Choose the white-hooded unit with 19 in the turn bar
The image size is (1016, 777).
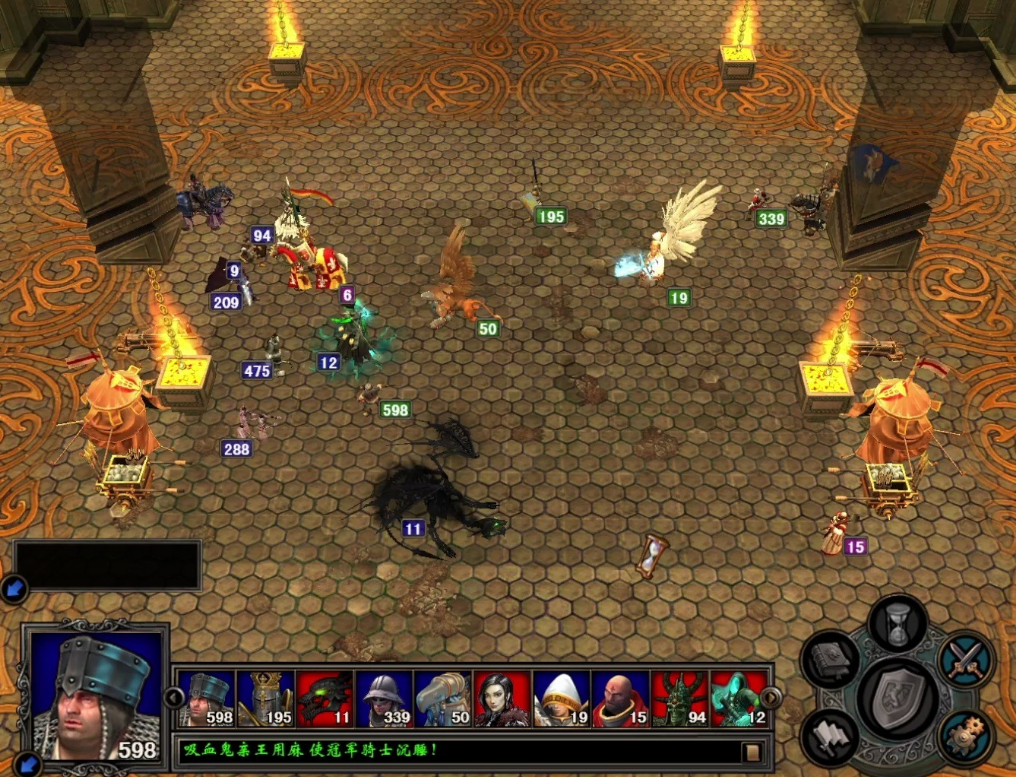point(560,699)
